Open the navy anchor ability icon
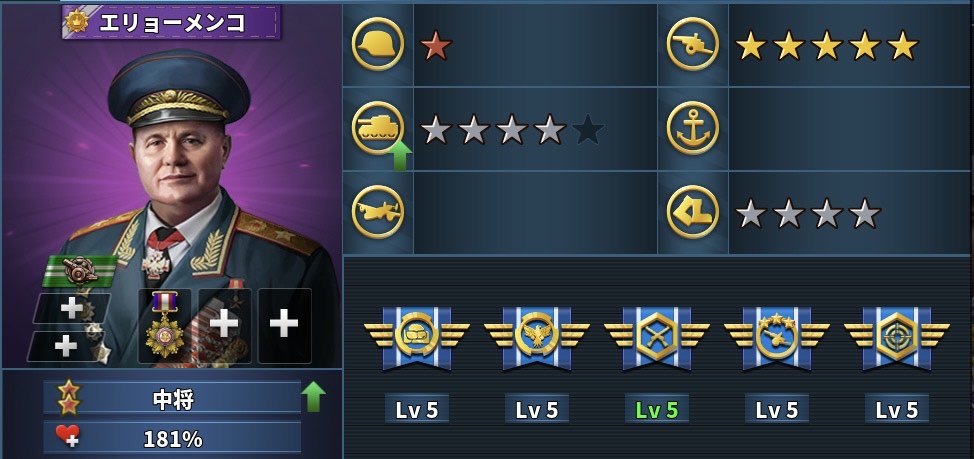Screen dimensions: 974x459 coord(692,128)
